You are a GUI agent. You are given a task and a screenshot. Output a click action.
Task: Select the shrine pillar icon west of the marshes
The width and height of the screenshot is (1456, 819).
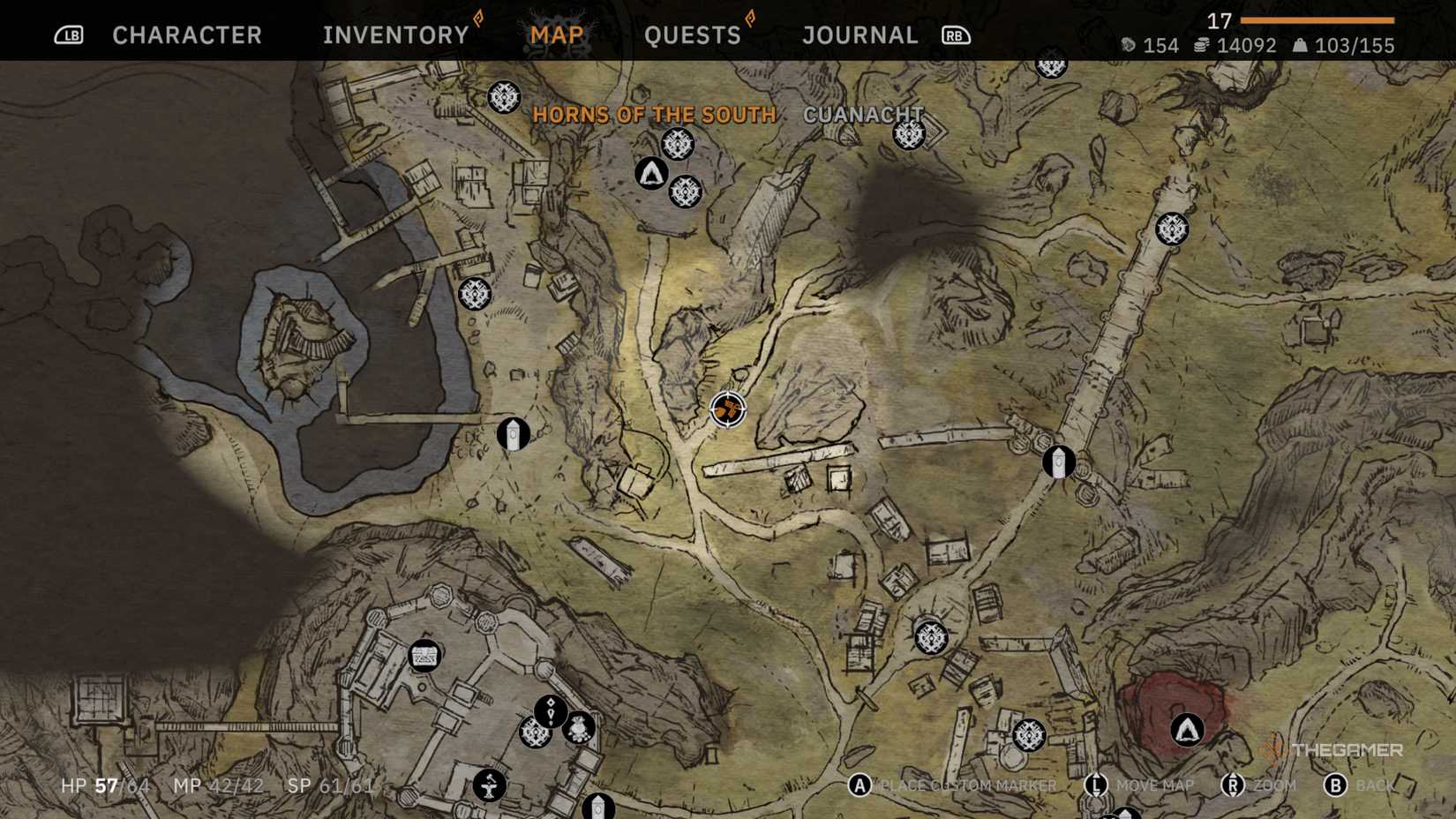click(514, 432)
